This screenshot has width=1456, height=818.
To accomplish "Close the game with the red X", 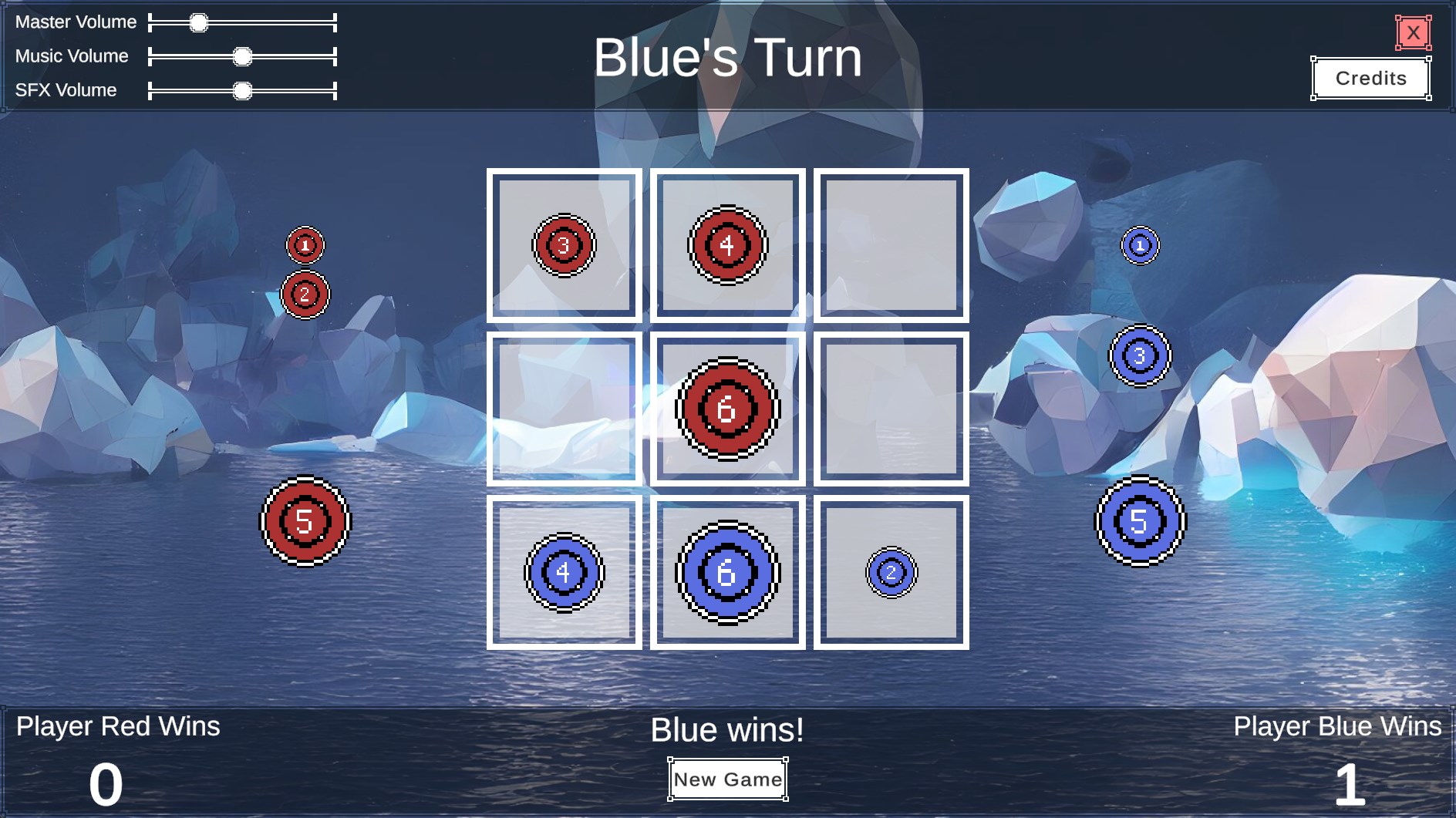I will pos(1413,32).
